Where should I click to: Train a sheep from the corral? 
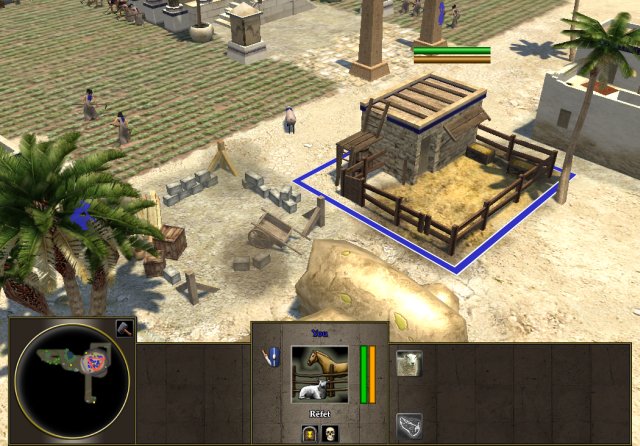(x=408, y=363)
